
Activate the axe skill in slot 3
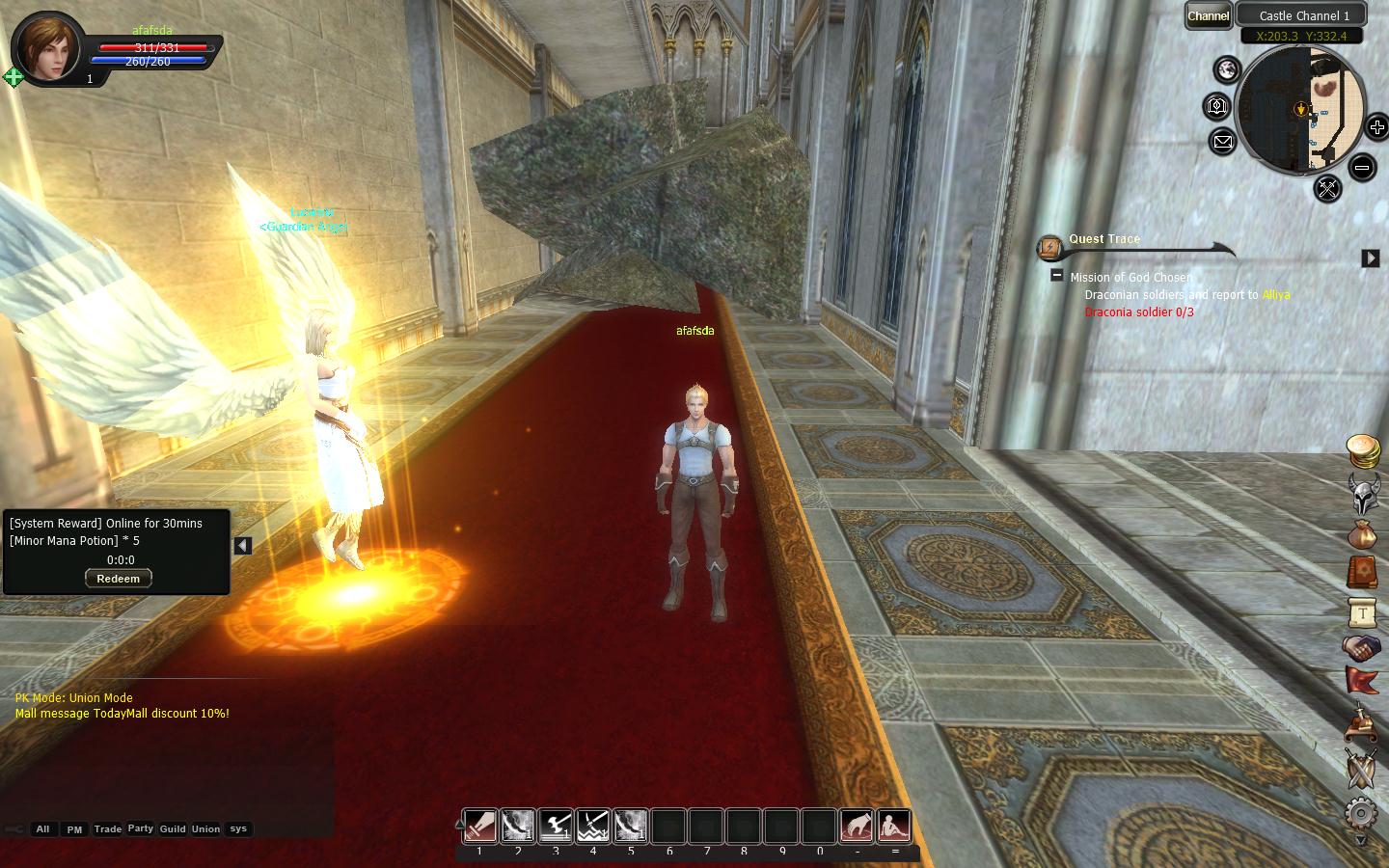(556, 826)
